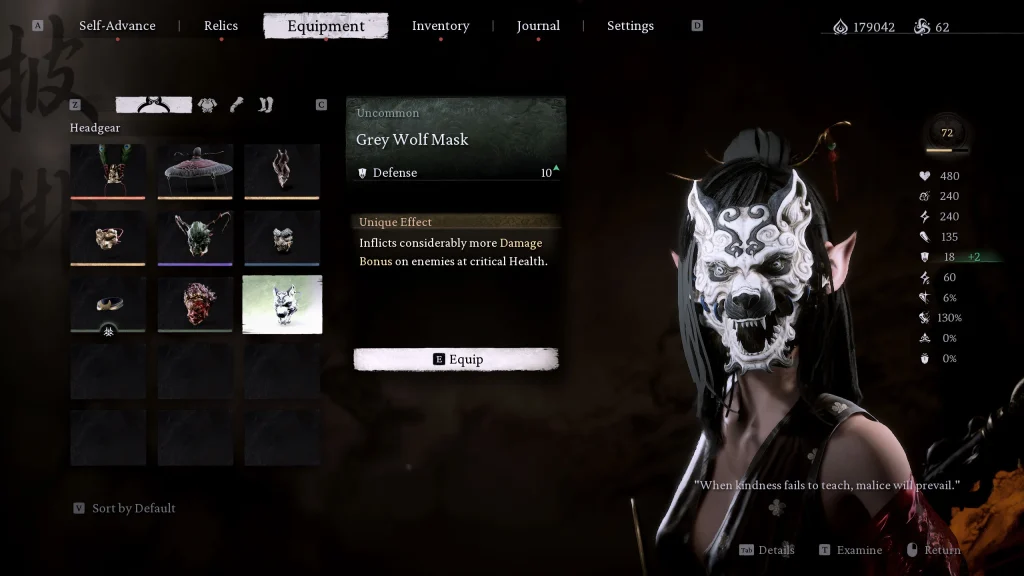Switch to the Relics tab
1024x576 pixels.
[x=221, y=26]
